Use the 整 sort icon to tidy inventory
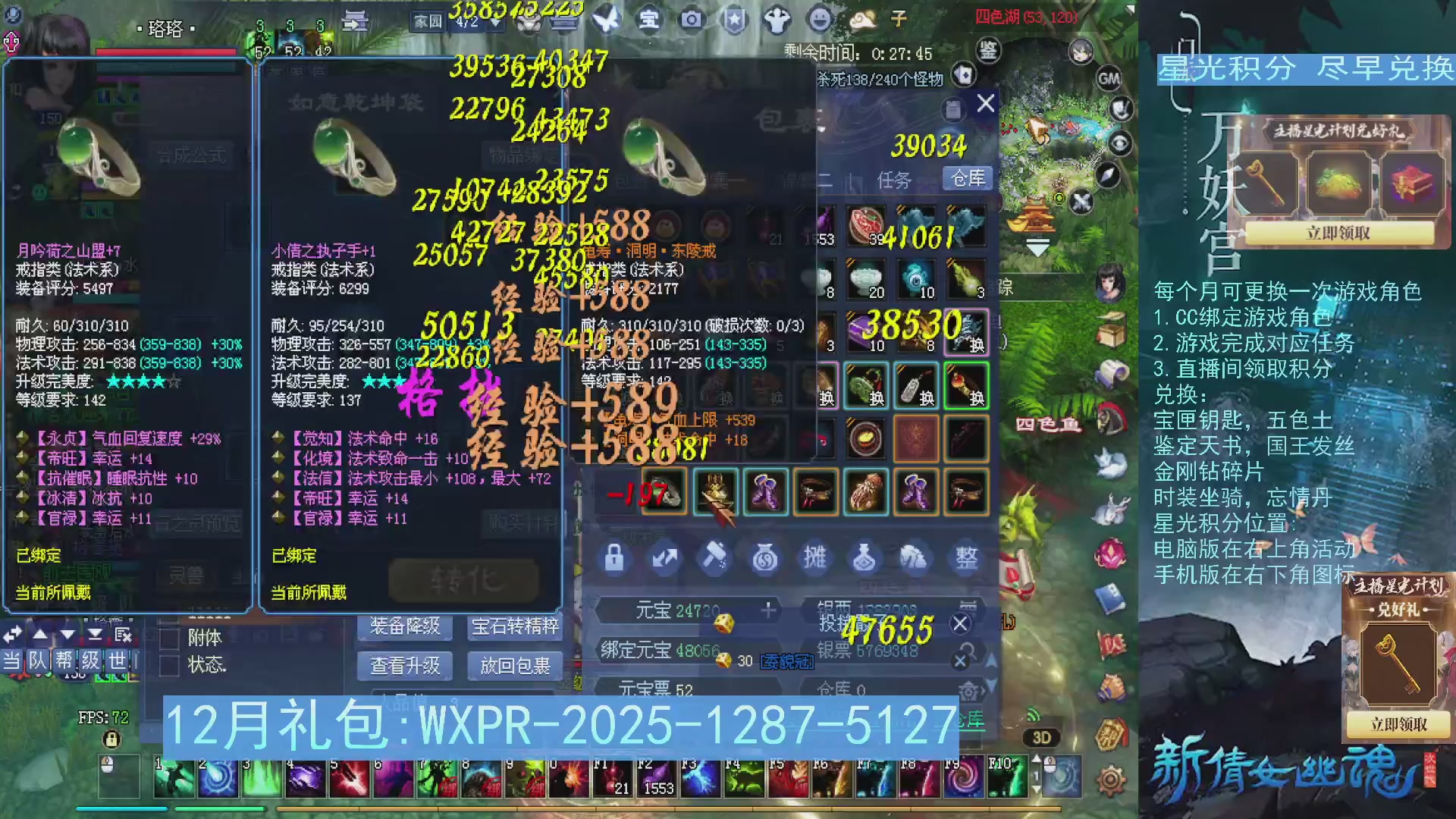This screenshot has height=819, width=1456. coord(965,560)
